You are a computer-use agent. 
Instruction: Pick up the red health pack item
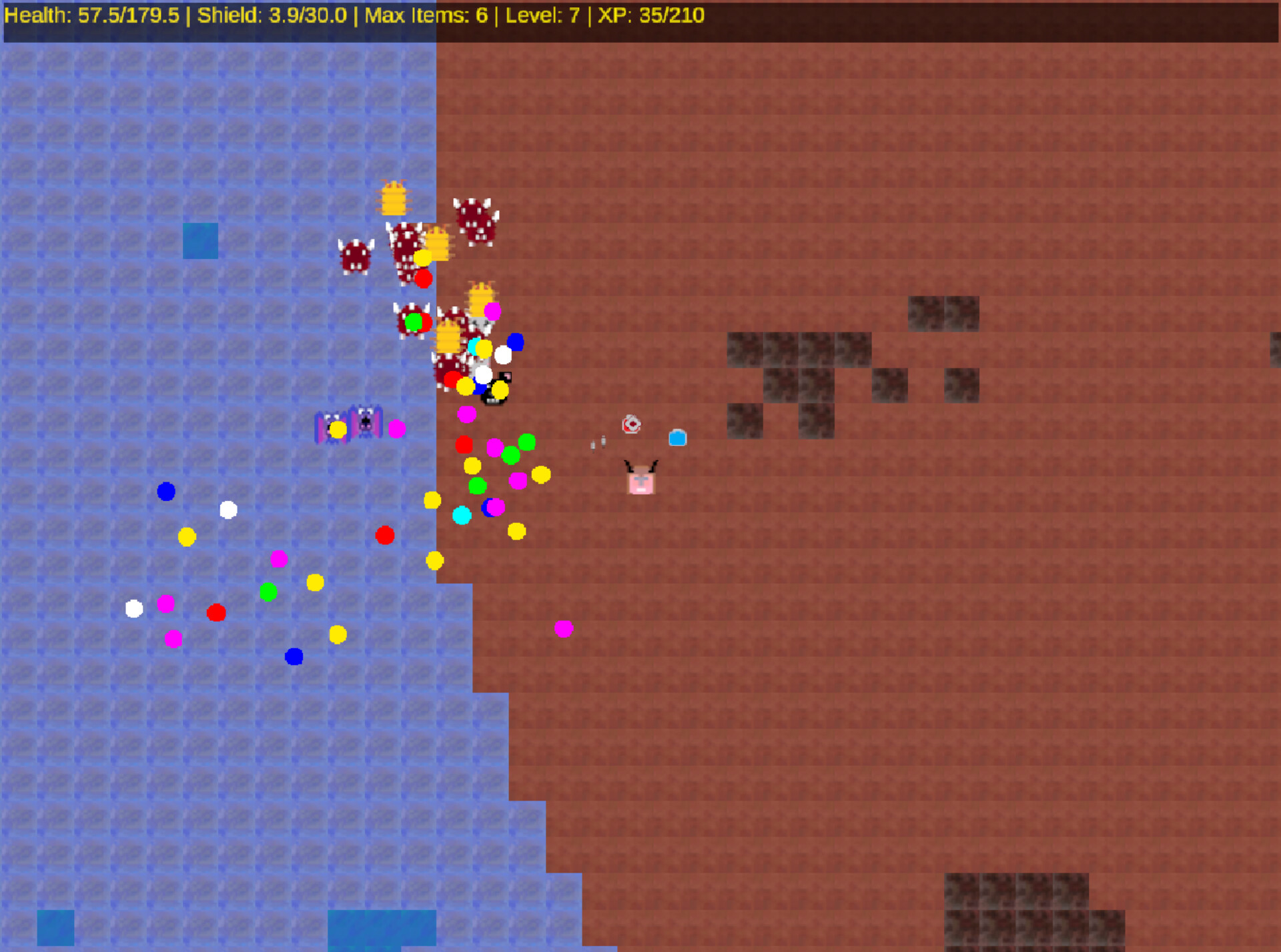coord(631,424)
